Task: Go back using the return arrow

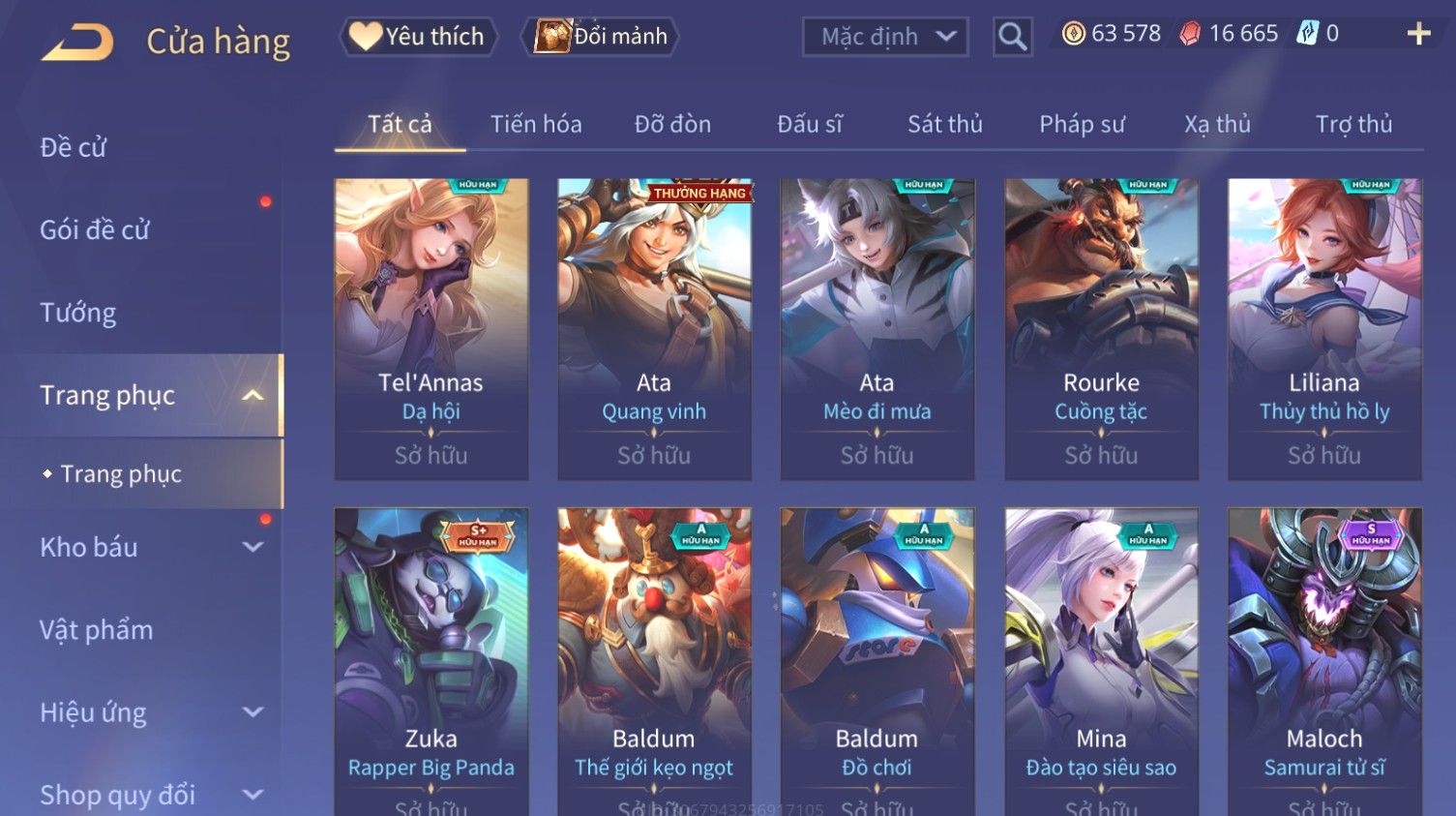Action: pyautogui.click(x=77, y=42)
